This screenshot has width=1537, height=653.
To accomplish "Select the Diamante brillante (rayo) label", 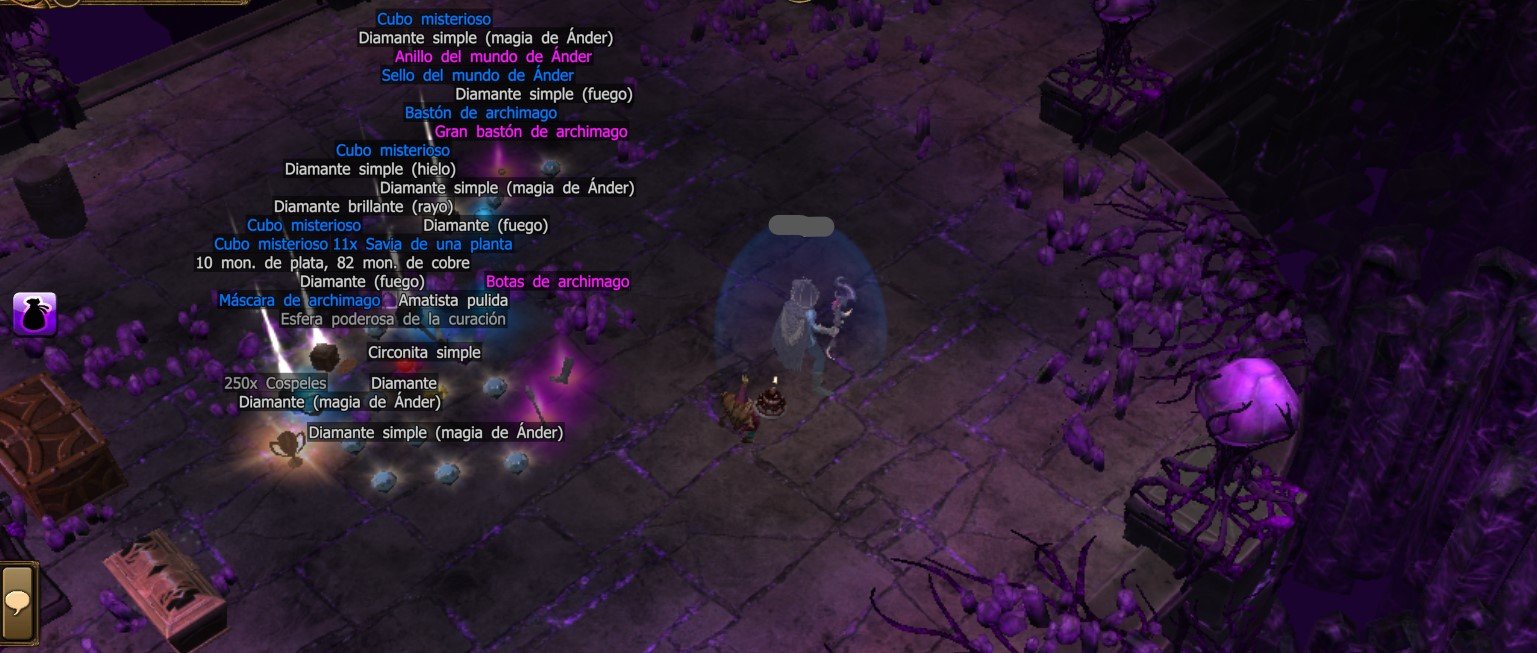I will pos(363,207).
